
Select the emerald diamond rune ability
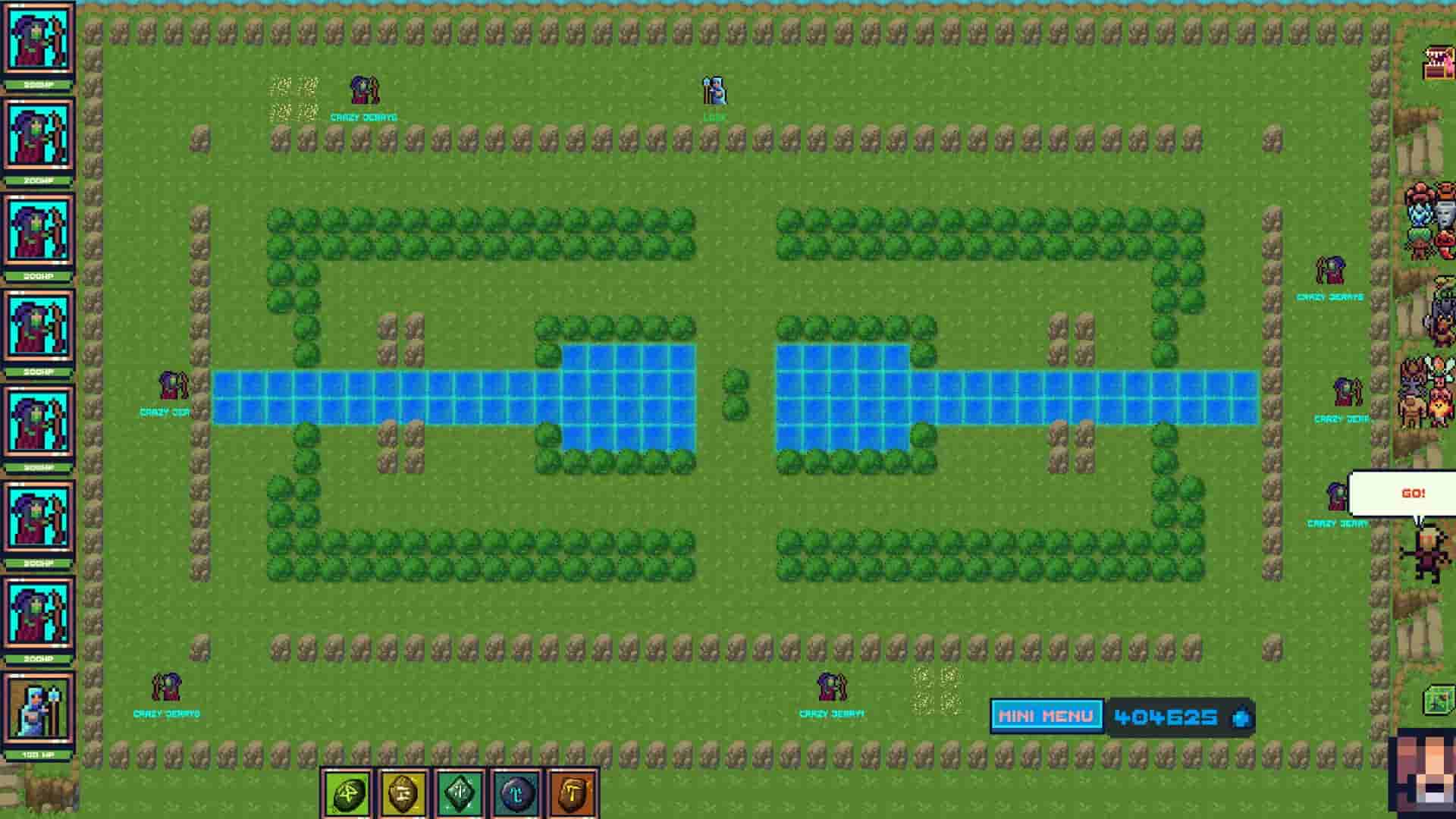(x=459, y=794)
